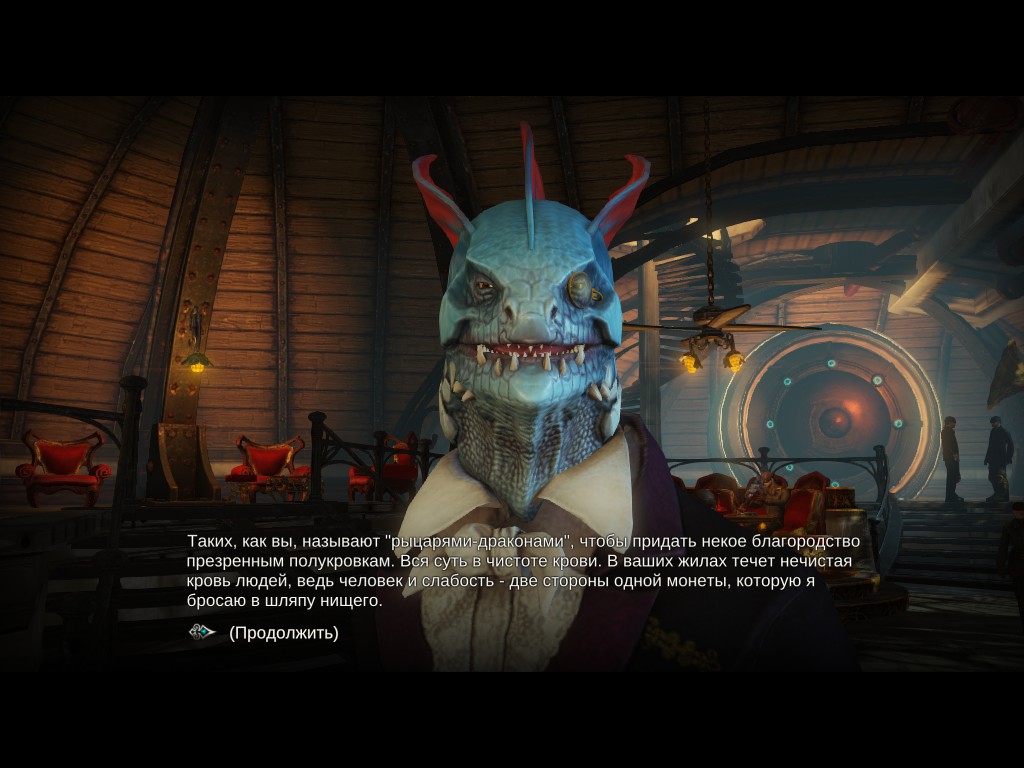The image size is (1024, 768).
Task: Choose the (Продолжить) dialogue option
Action: 283,633
